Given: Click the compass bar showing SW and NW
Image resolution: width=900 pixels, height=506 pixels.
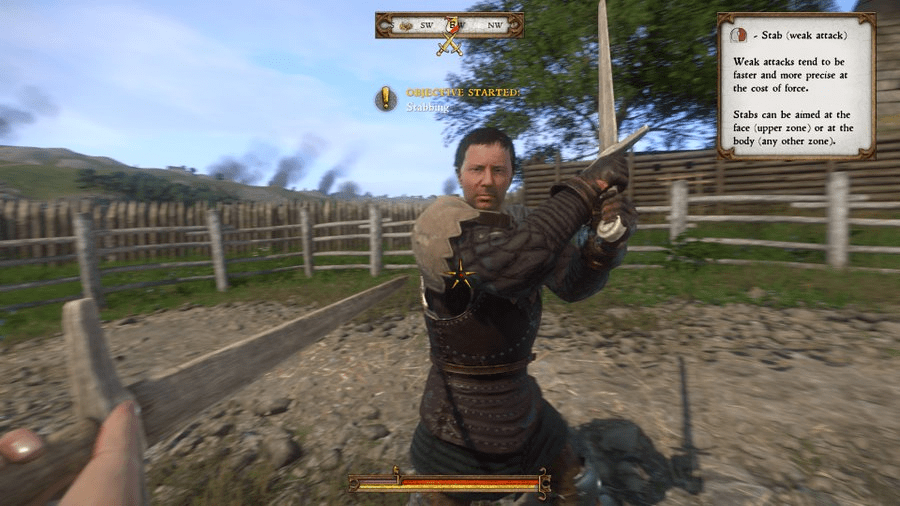Looking at the screenshot, I should click(449, 25).
